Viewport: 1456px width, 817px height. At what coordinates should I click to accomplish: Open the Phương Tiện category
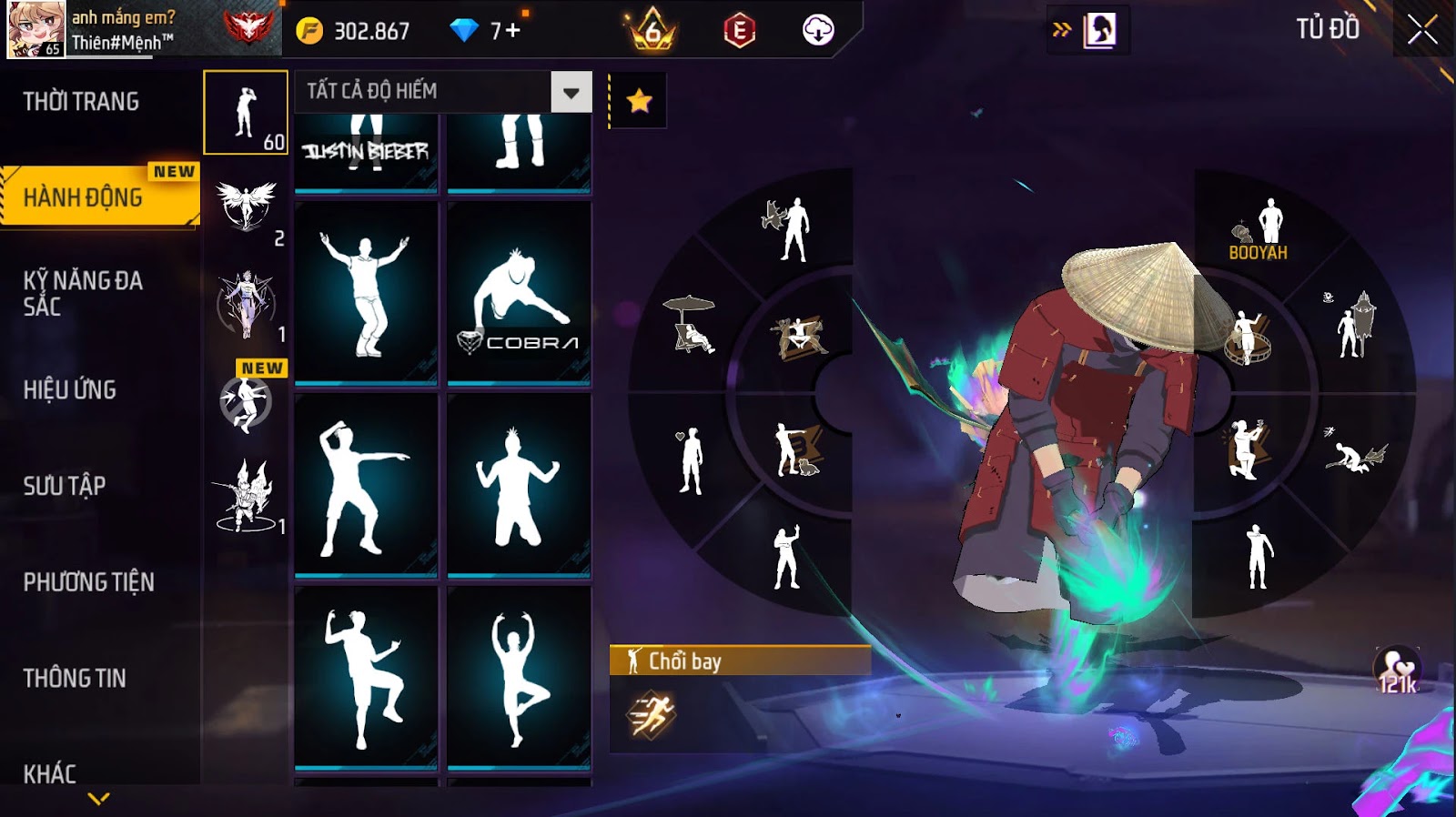point(88,582)
